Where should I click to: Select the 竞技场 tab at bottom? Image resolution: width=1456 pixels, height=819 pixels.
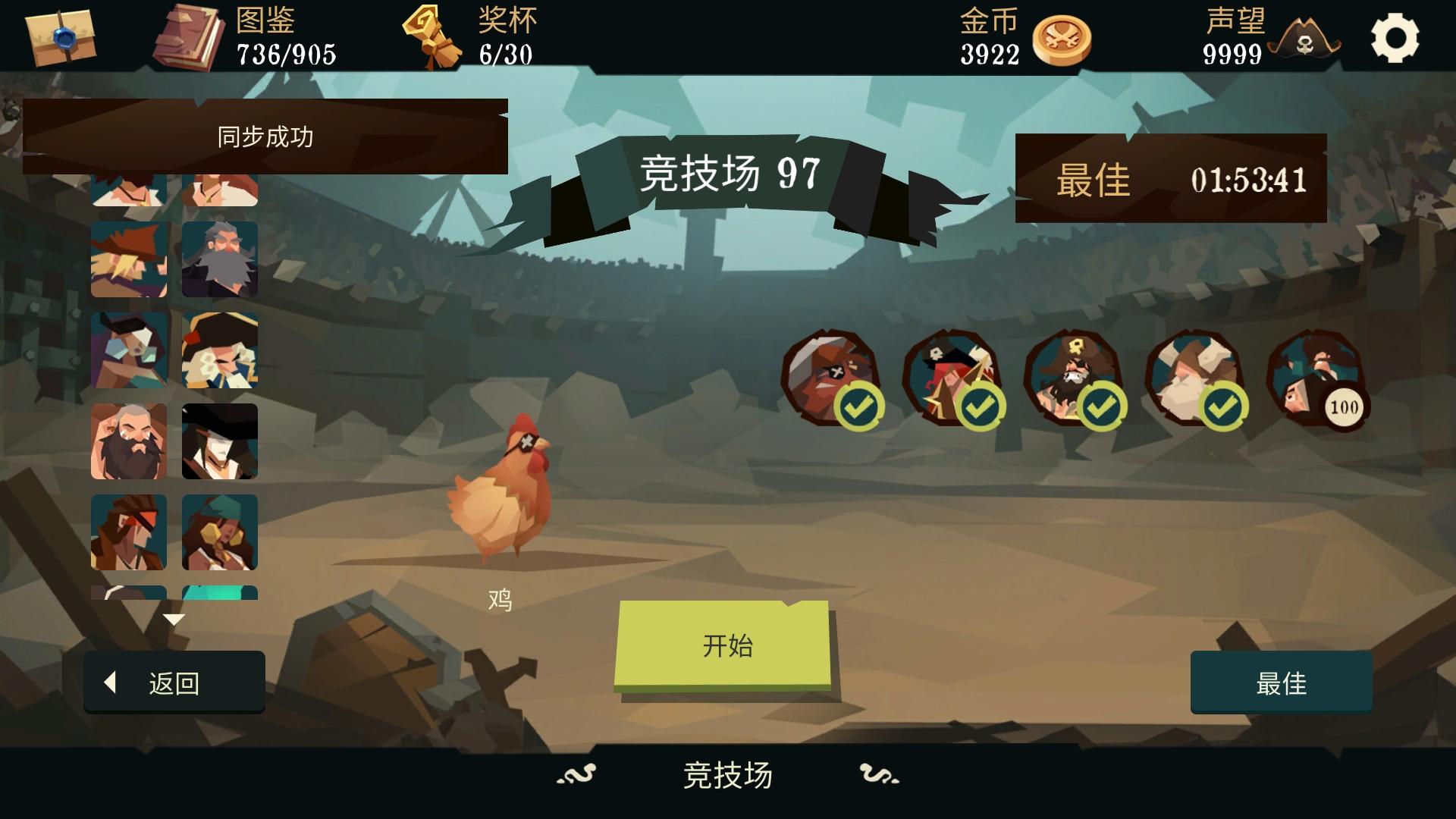pos(726,775)
